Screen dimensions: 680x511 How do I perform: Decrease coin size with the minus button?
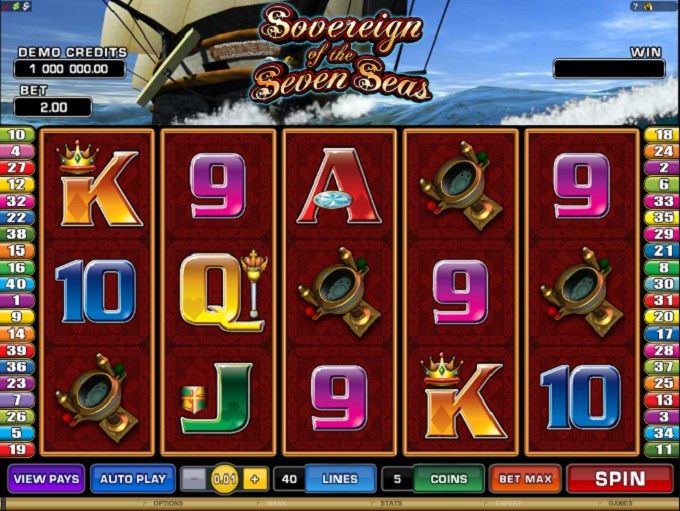pos(197,479)
